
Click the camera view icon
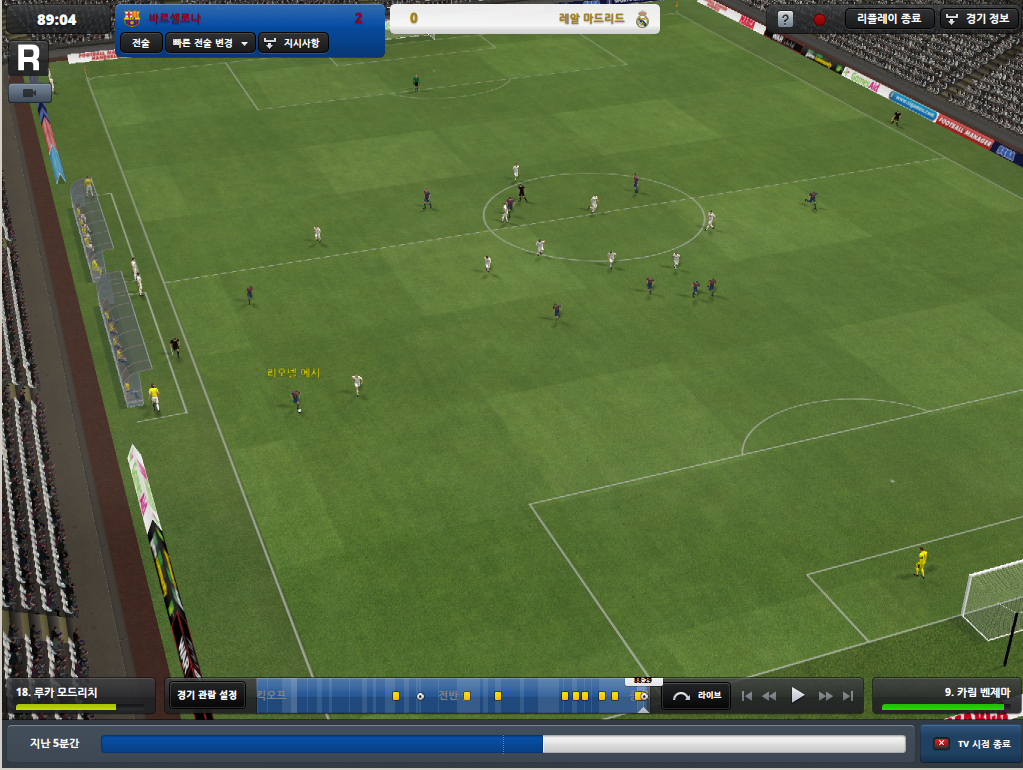tap(29, 93)
